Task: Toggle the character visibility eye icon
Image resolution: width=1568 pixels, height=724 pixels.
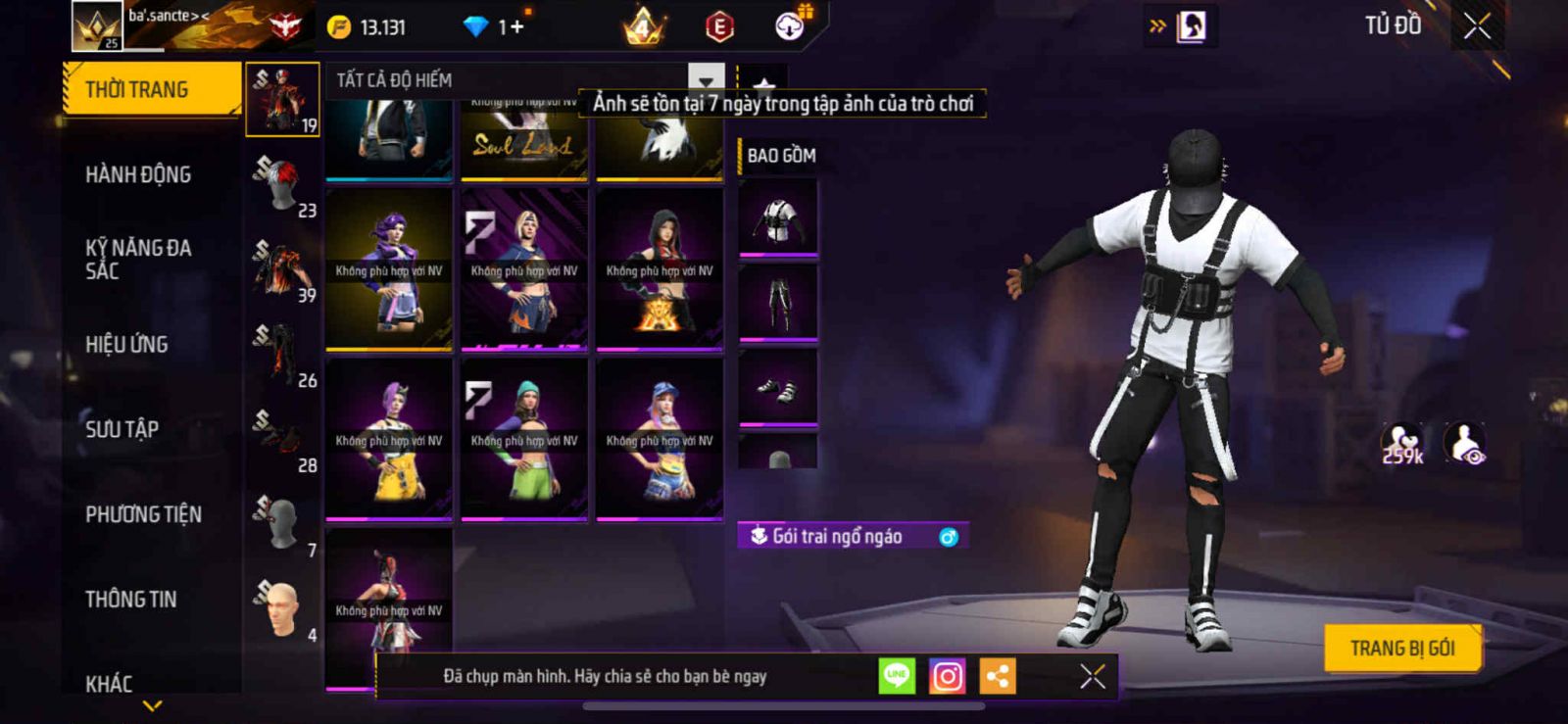Action: (1465, 444)
